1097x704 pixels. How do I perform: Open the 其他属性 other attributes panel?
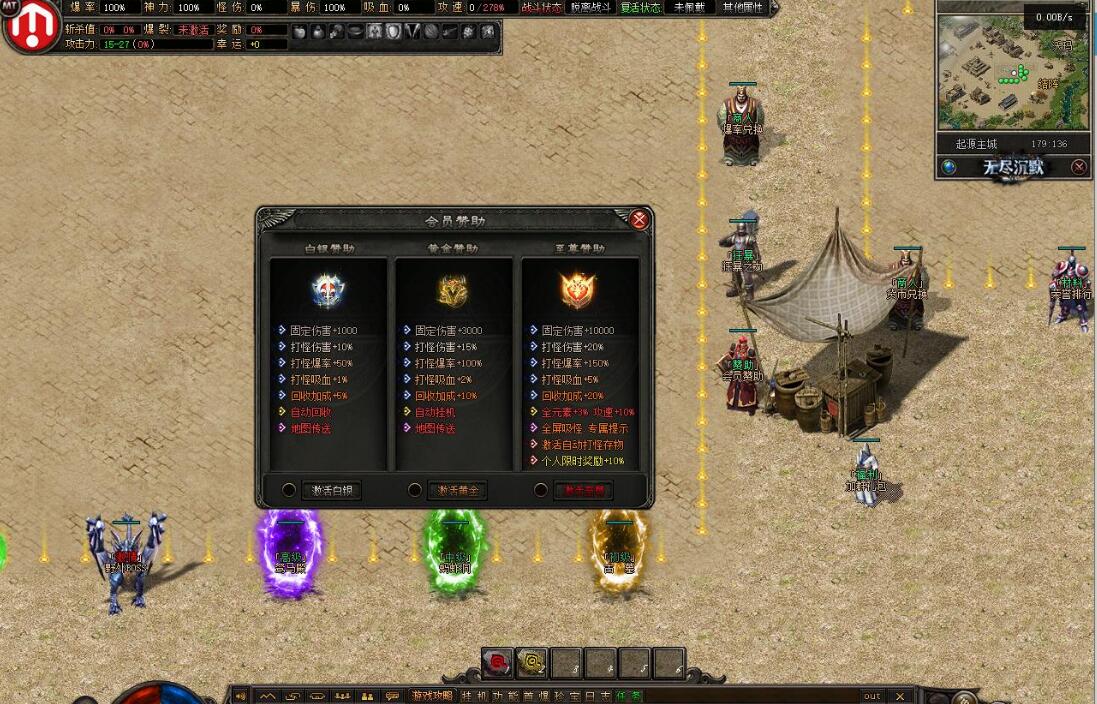pyautogui.click(x=742, y=7)
